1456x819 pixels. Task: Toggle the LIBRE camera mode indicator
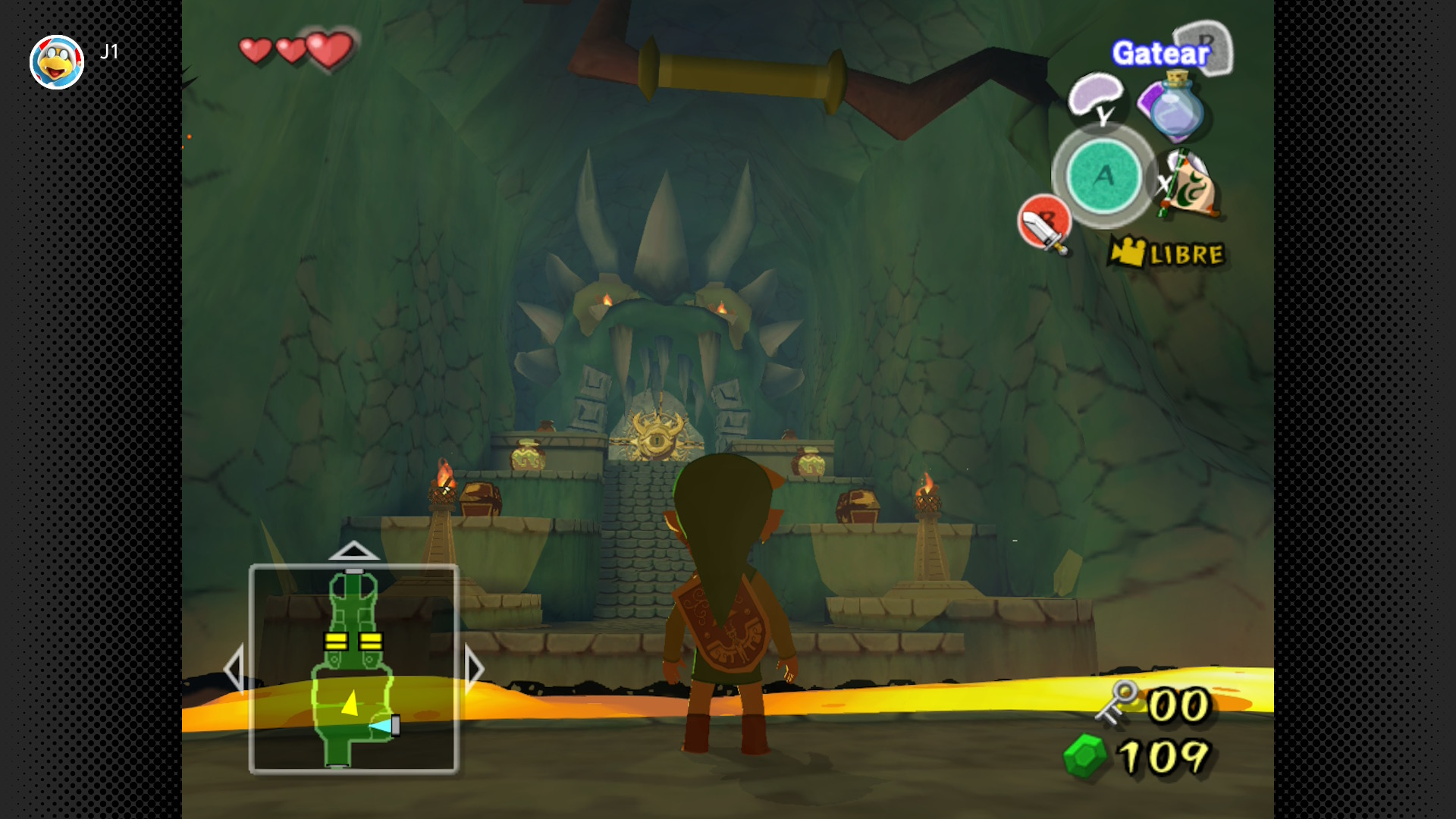click(x=1166, y=253)
